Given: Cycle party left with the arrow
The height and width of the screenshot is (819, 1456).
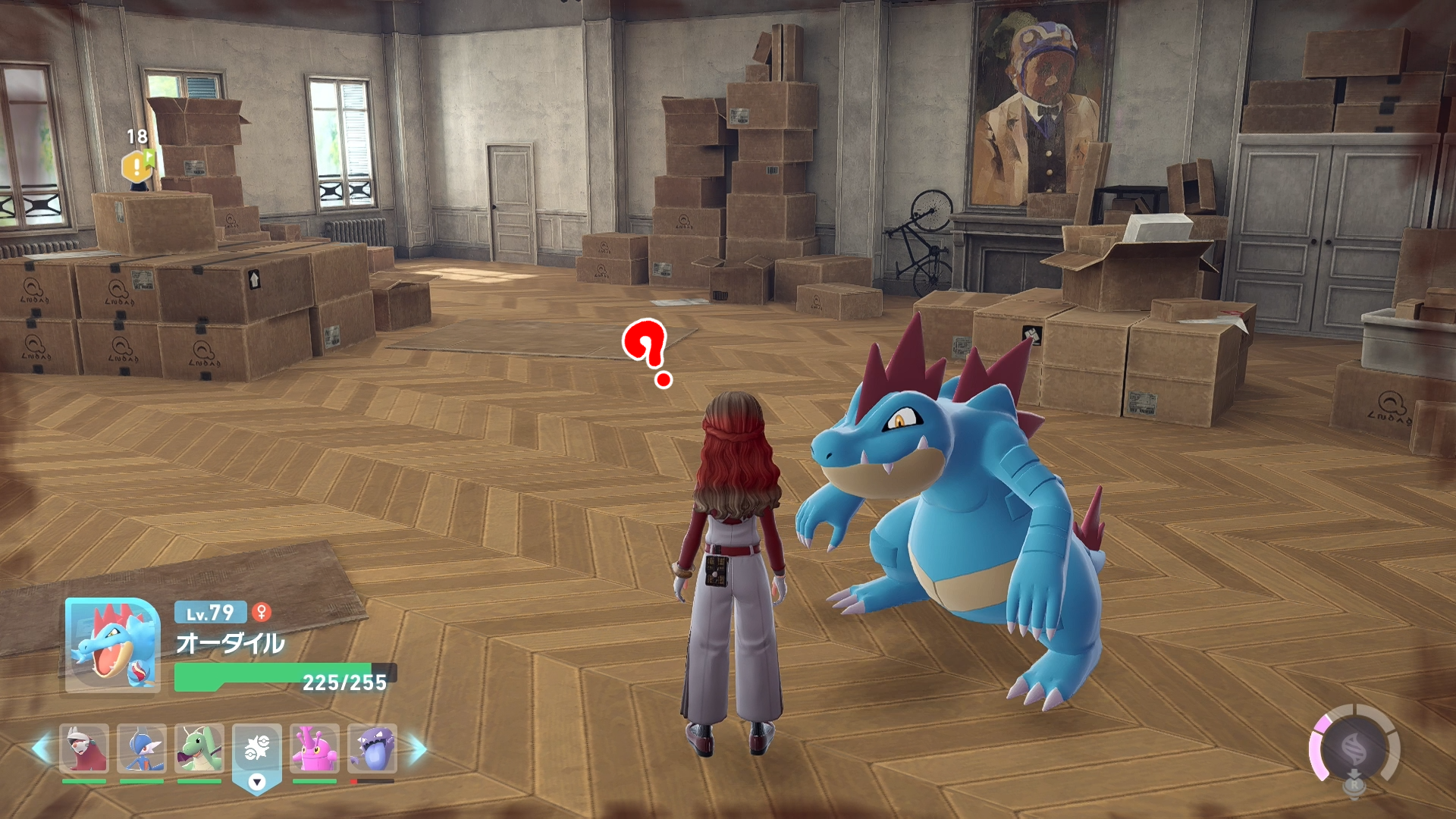Looking at the screenshot, I should [x=41, y=749].
